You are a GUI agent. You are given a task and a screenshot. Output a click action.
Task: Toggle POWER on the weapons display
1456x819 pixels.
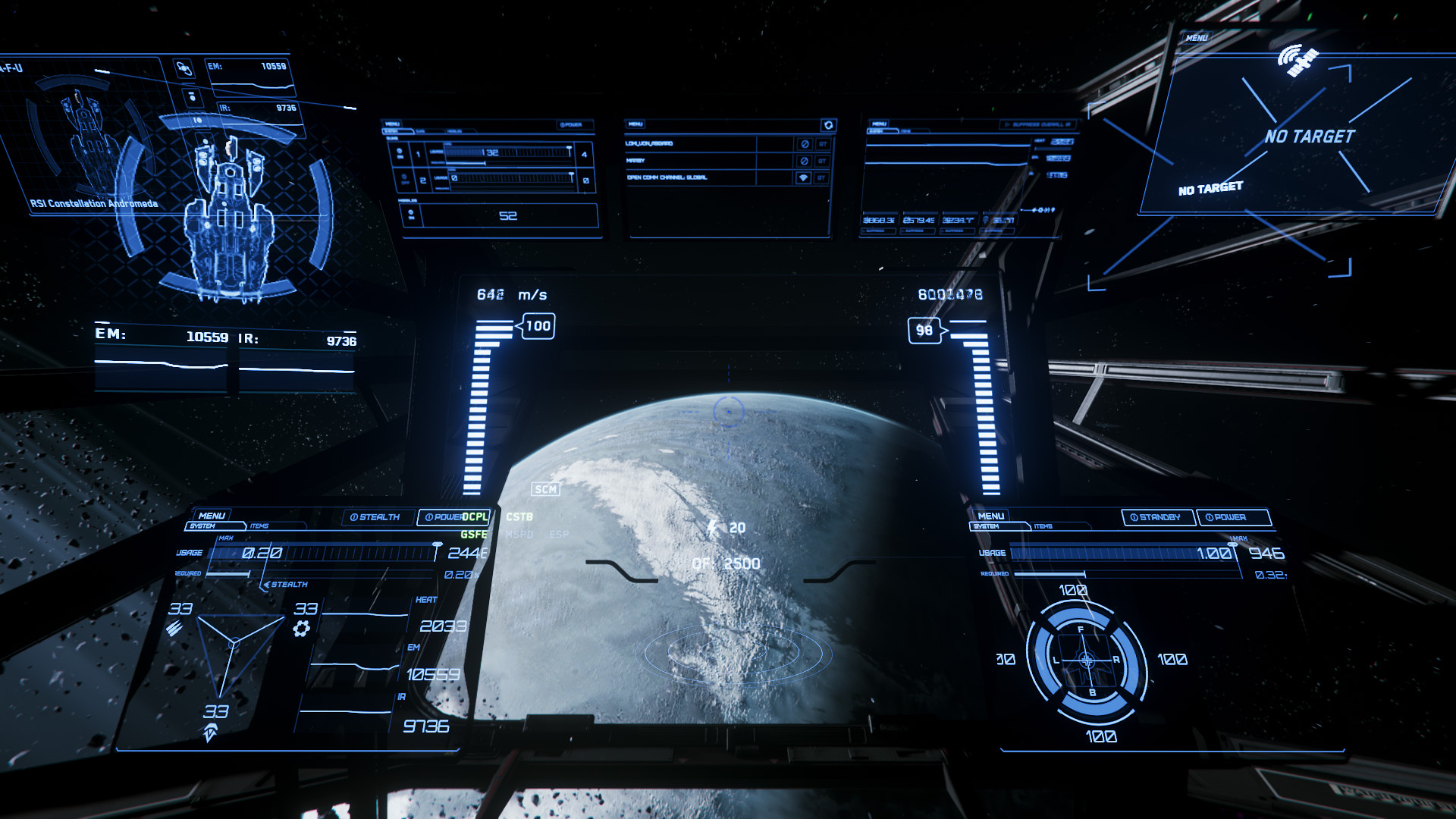click(x=571, y=125)
